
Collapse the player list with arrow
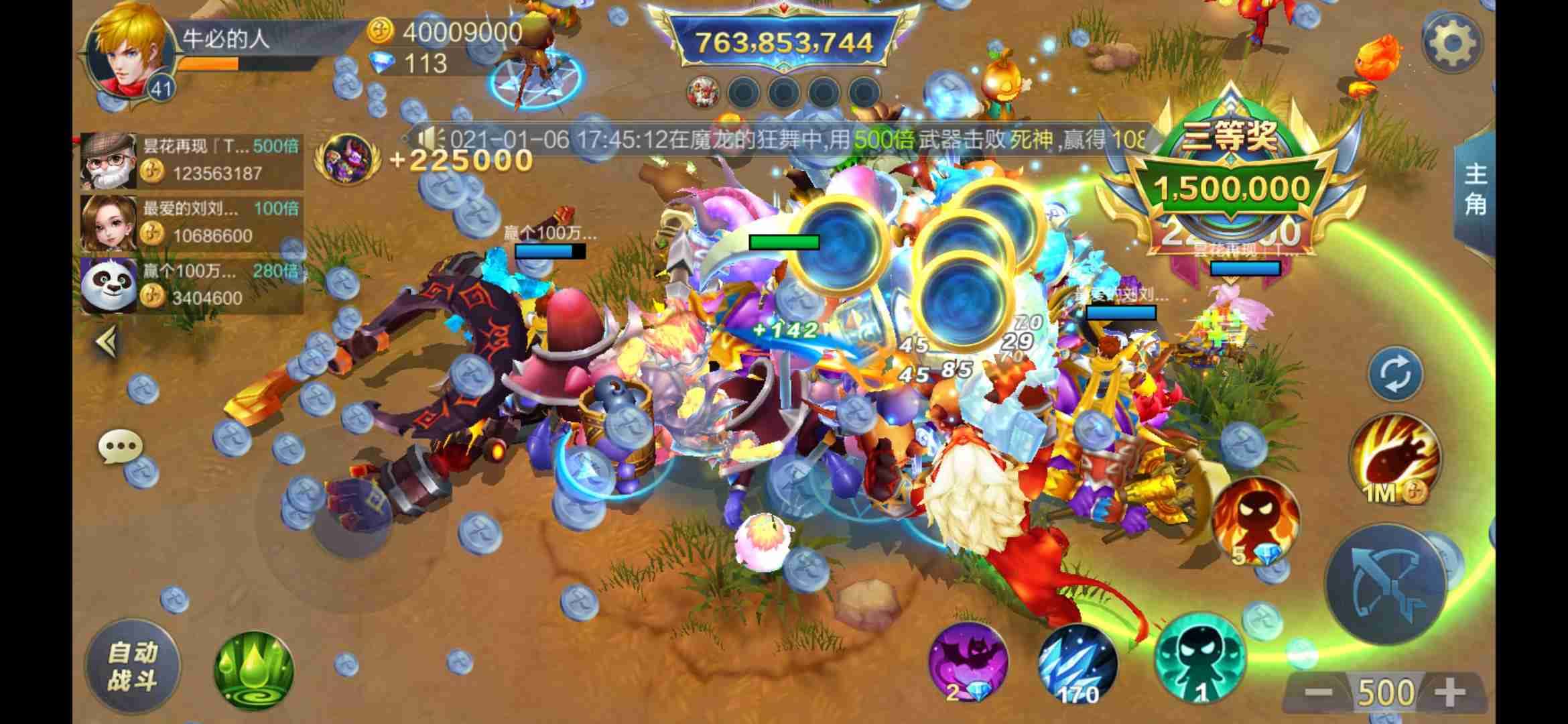coord(107,343)
